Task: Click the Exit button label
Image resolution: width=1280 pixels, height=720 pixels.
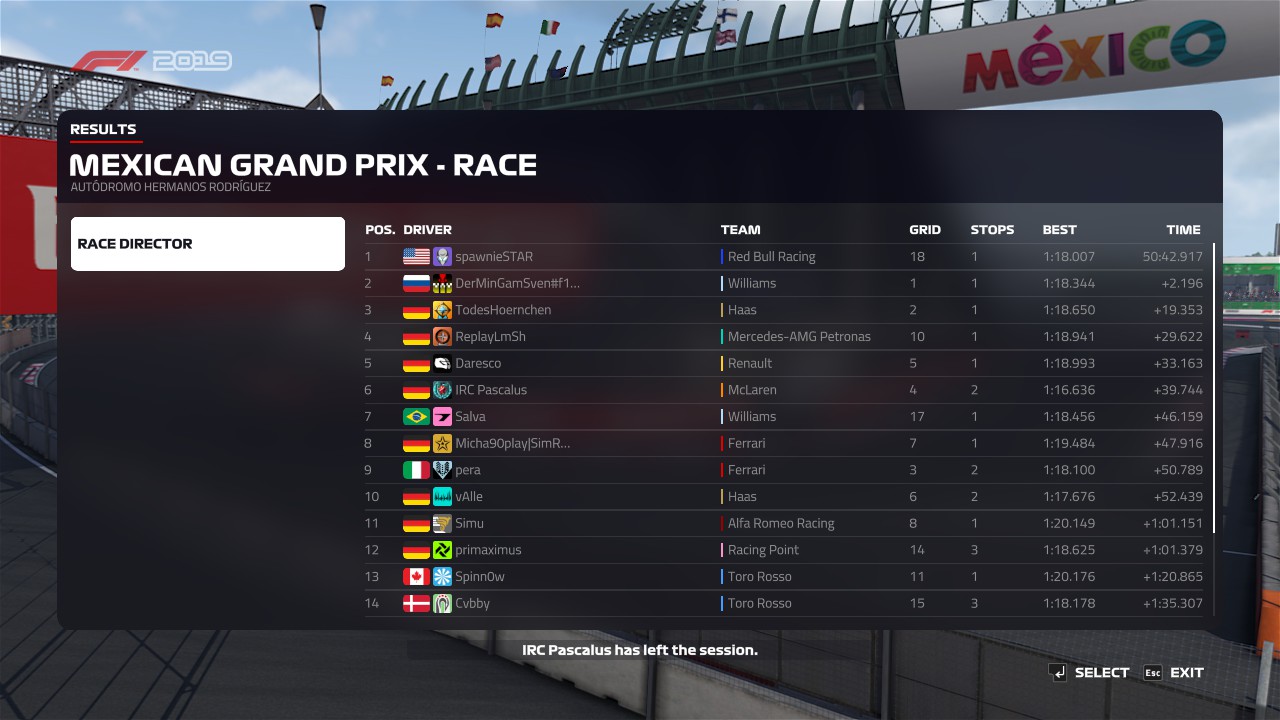Action: click(1186, 673)
